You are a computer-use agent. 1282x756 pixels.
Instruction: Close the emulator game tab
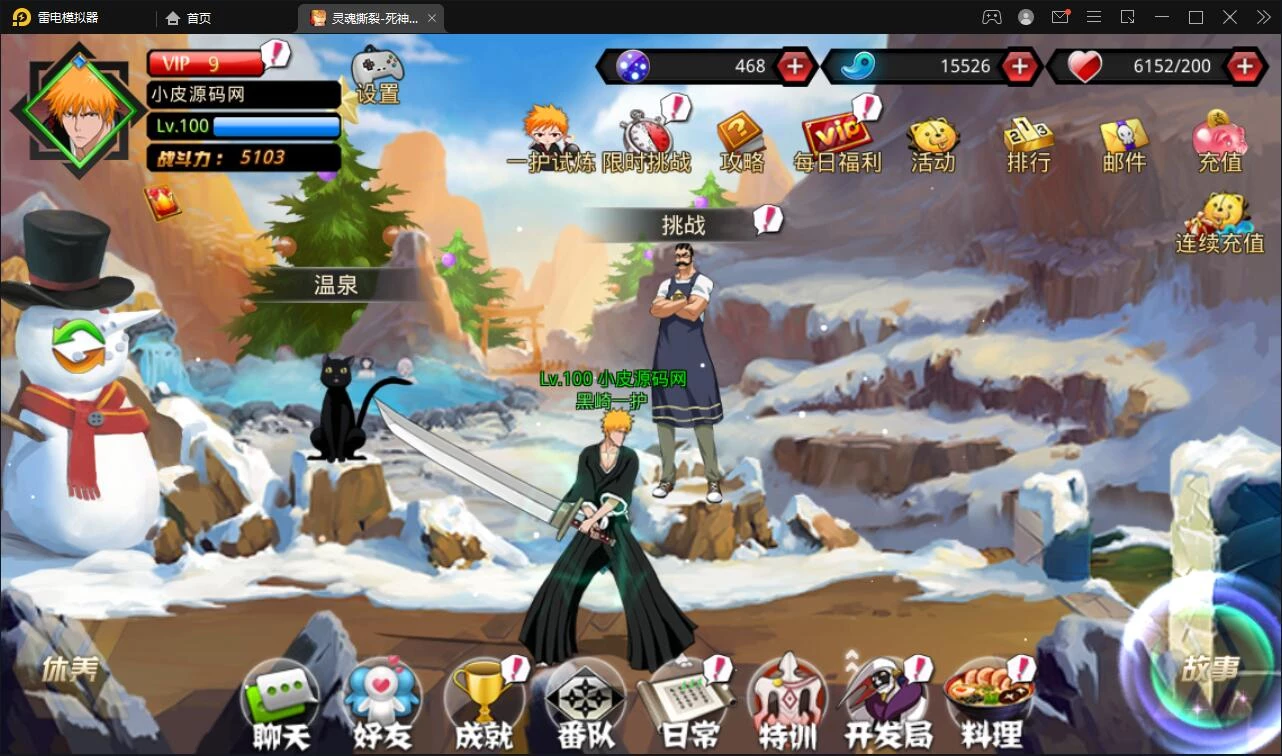431,18
